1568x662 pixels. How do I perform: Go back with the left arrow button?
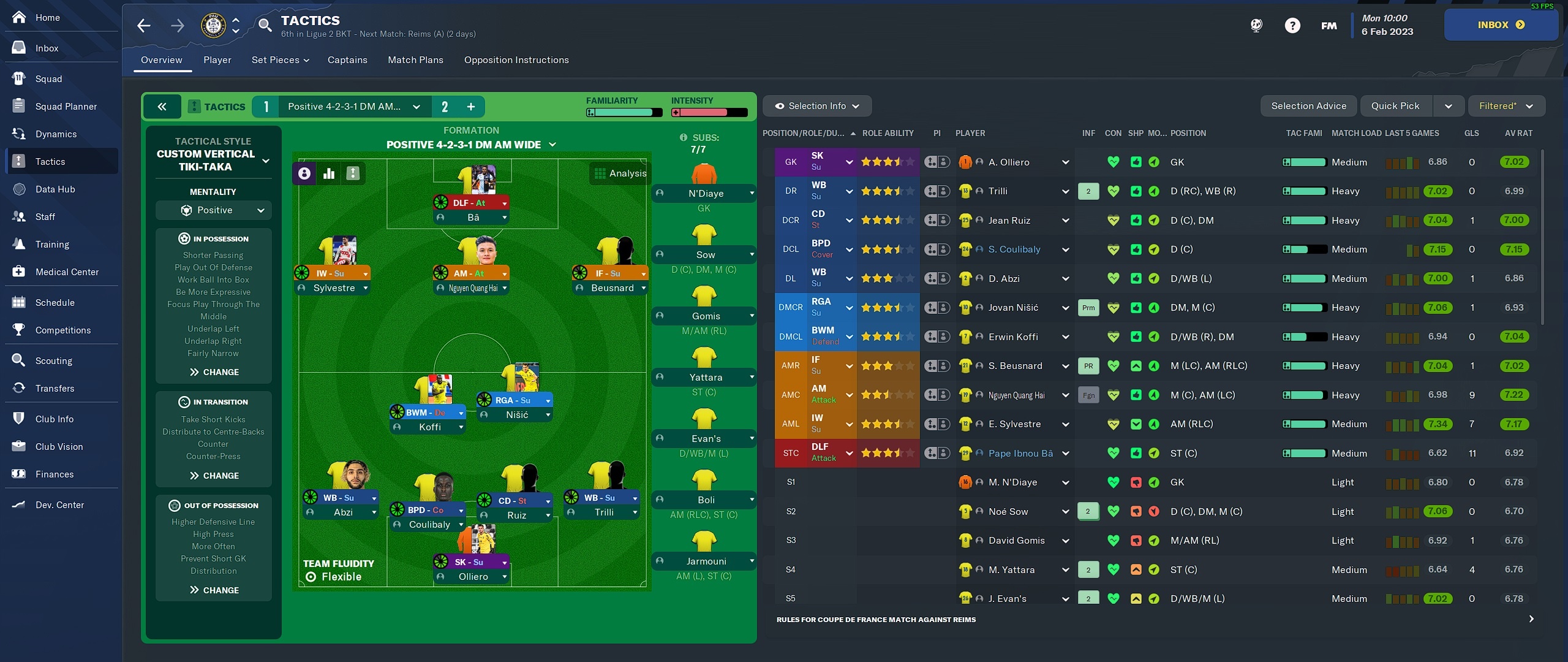[x=144, y=26]
